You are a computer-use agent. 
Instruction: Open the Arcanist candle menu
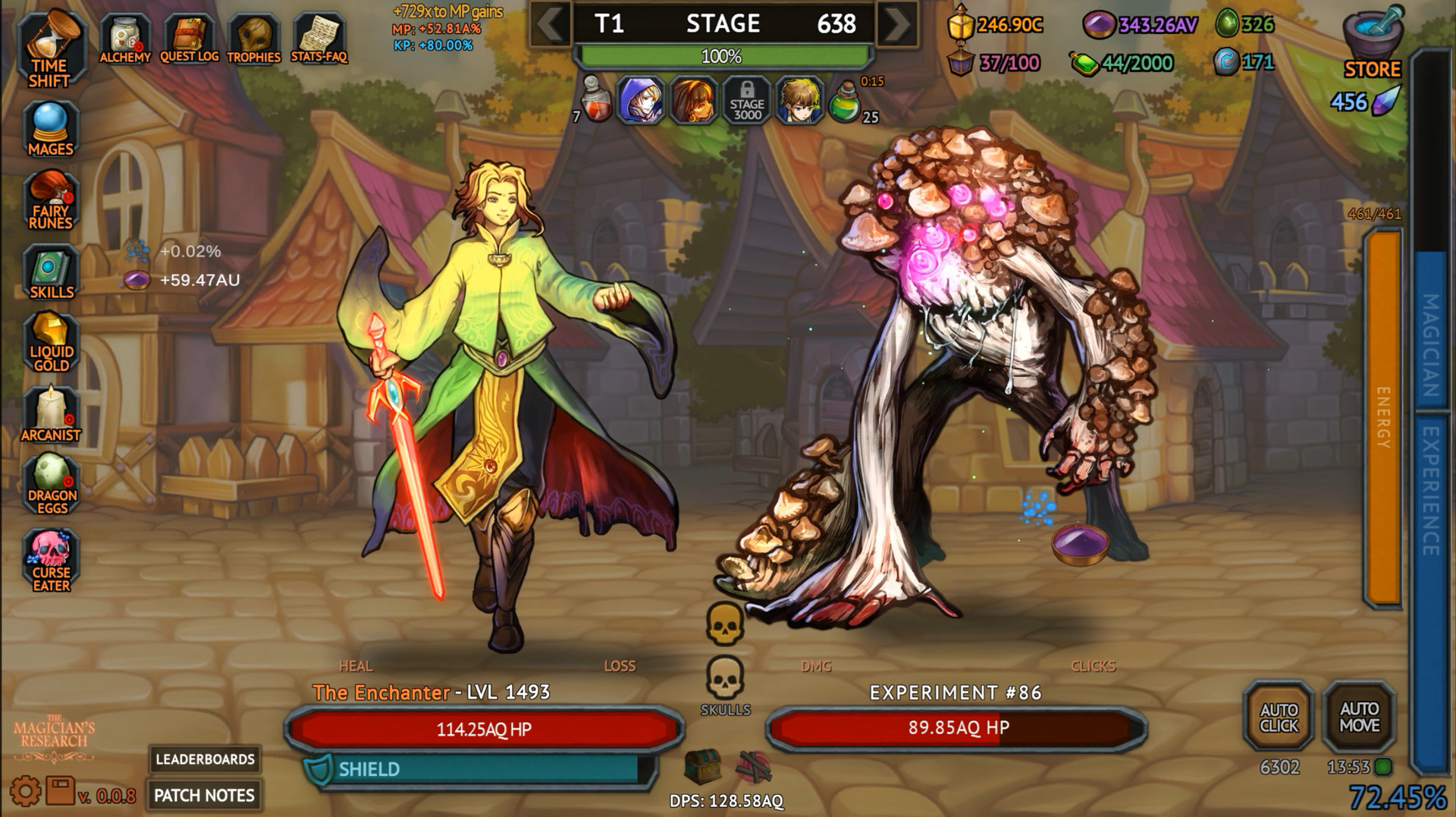tap(51, 414)
